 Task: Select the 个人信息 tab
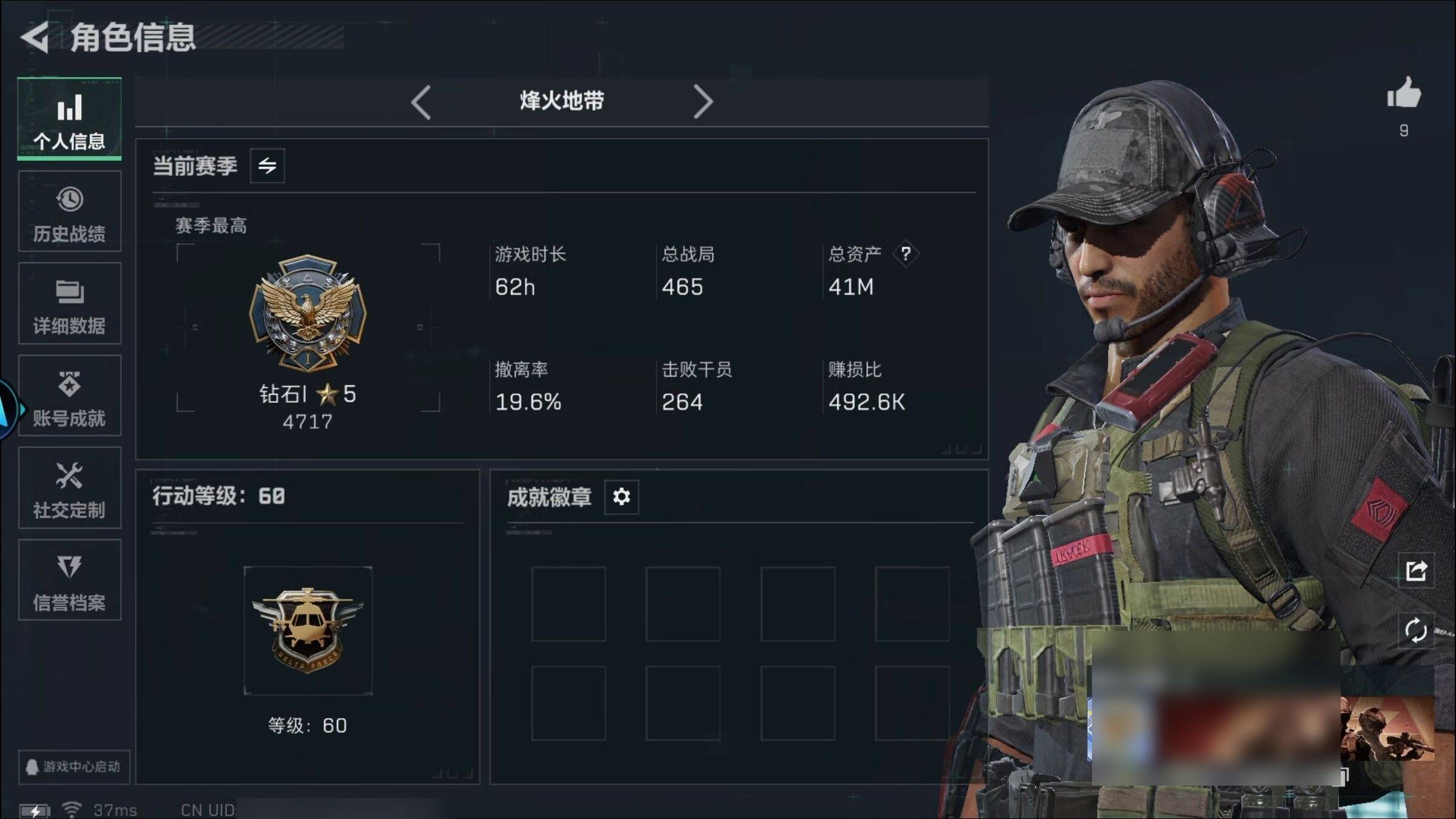[x=69, y=120]
